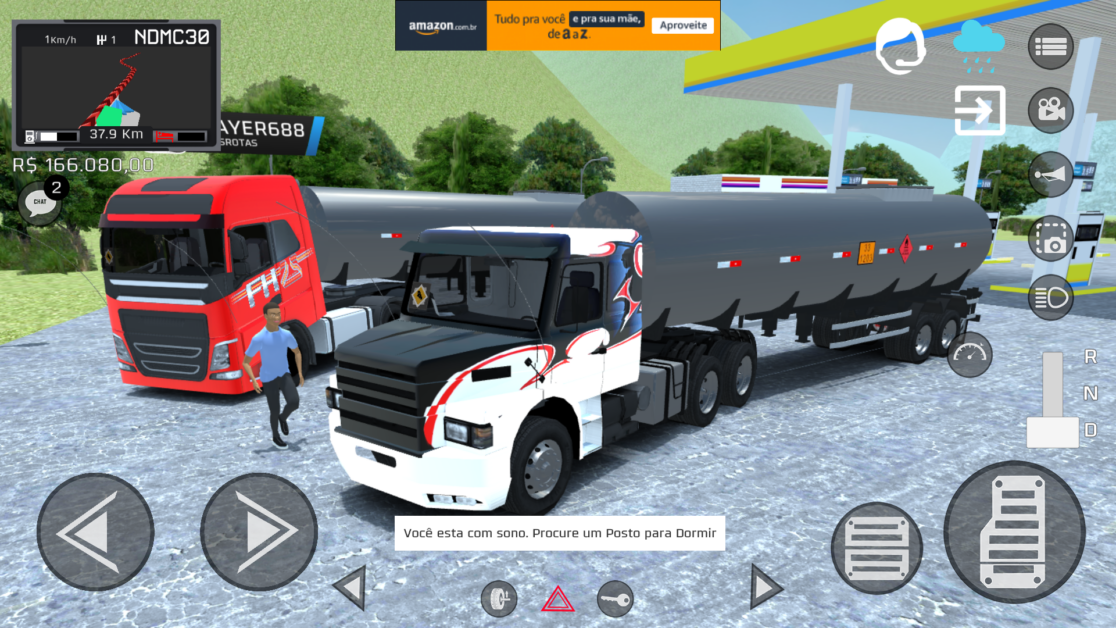
Task: Tap the rain cloud weather icon
Action: coord(978,45)
